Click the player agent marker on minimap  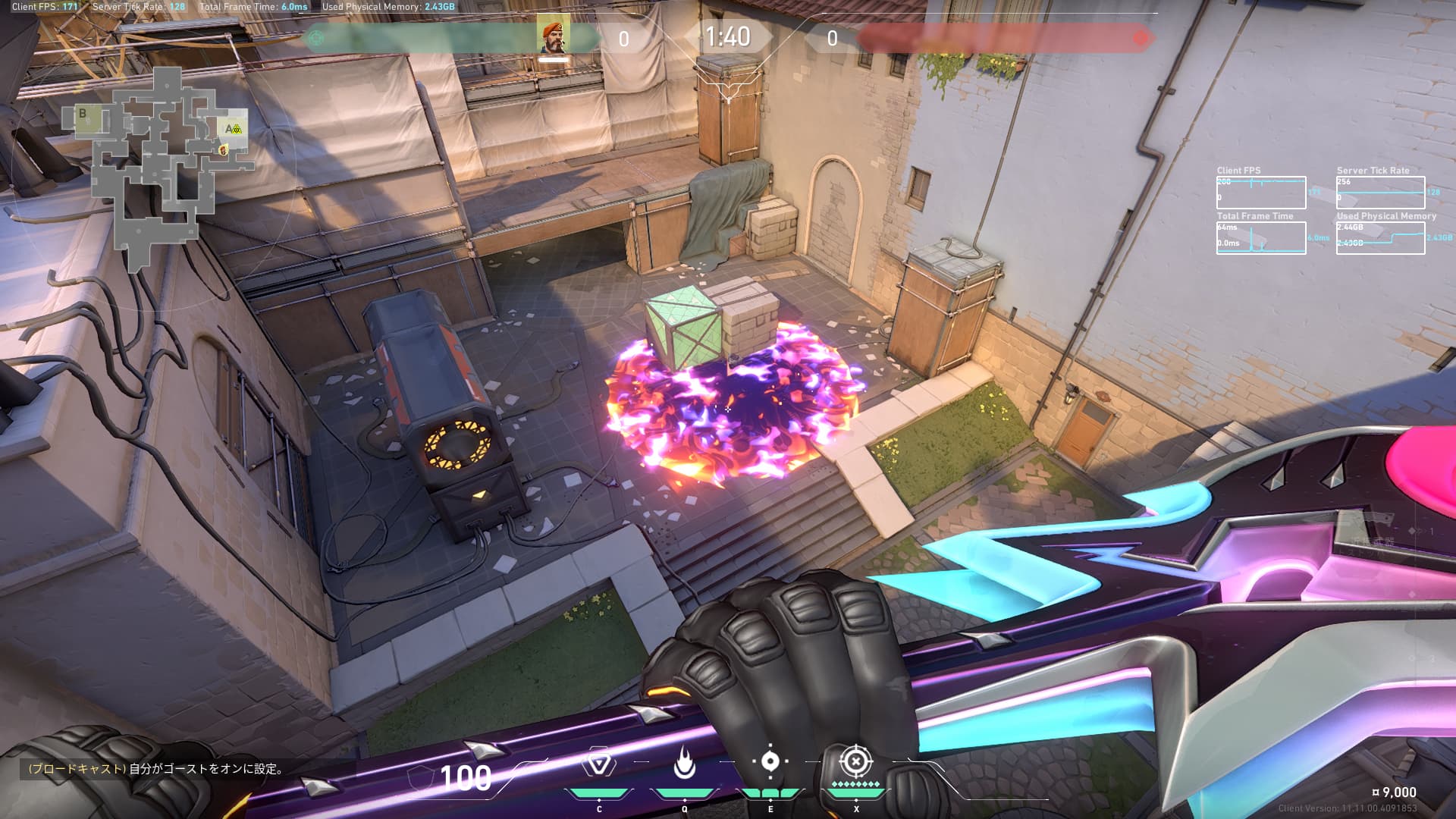click(x=223, y=151)
